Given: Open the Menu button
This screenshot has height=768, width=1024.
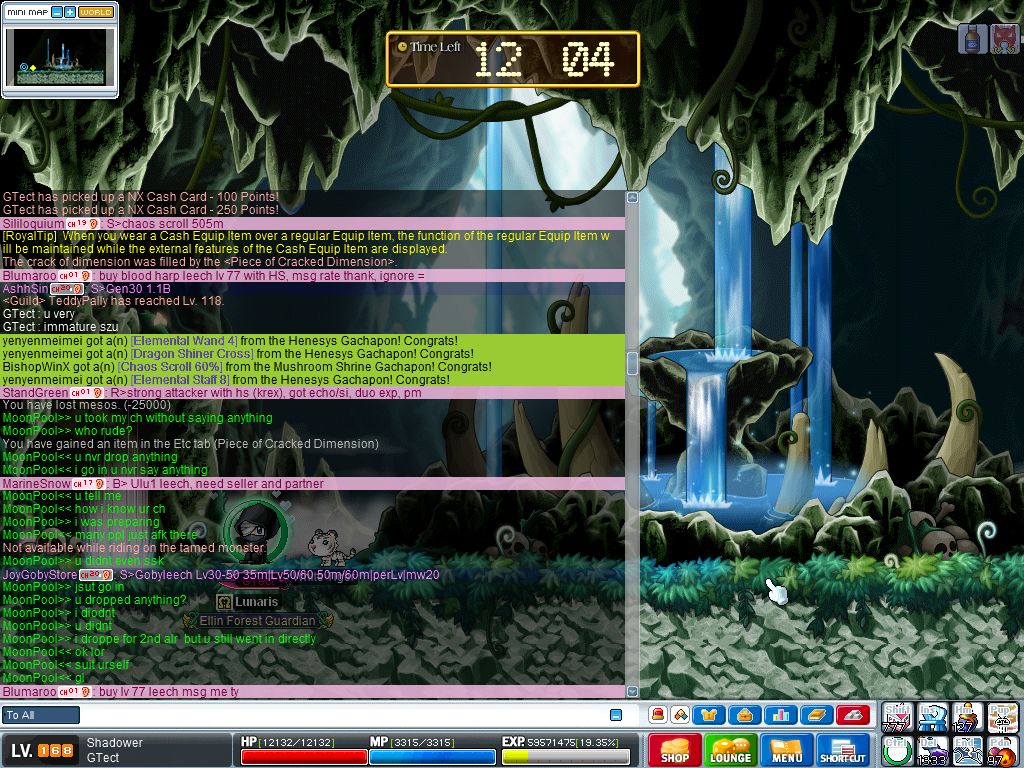Looking at the screenshot, I should pyautogui.click(x=786, y=750).
